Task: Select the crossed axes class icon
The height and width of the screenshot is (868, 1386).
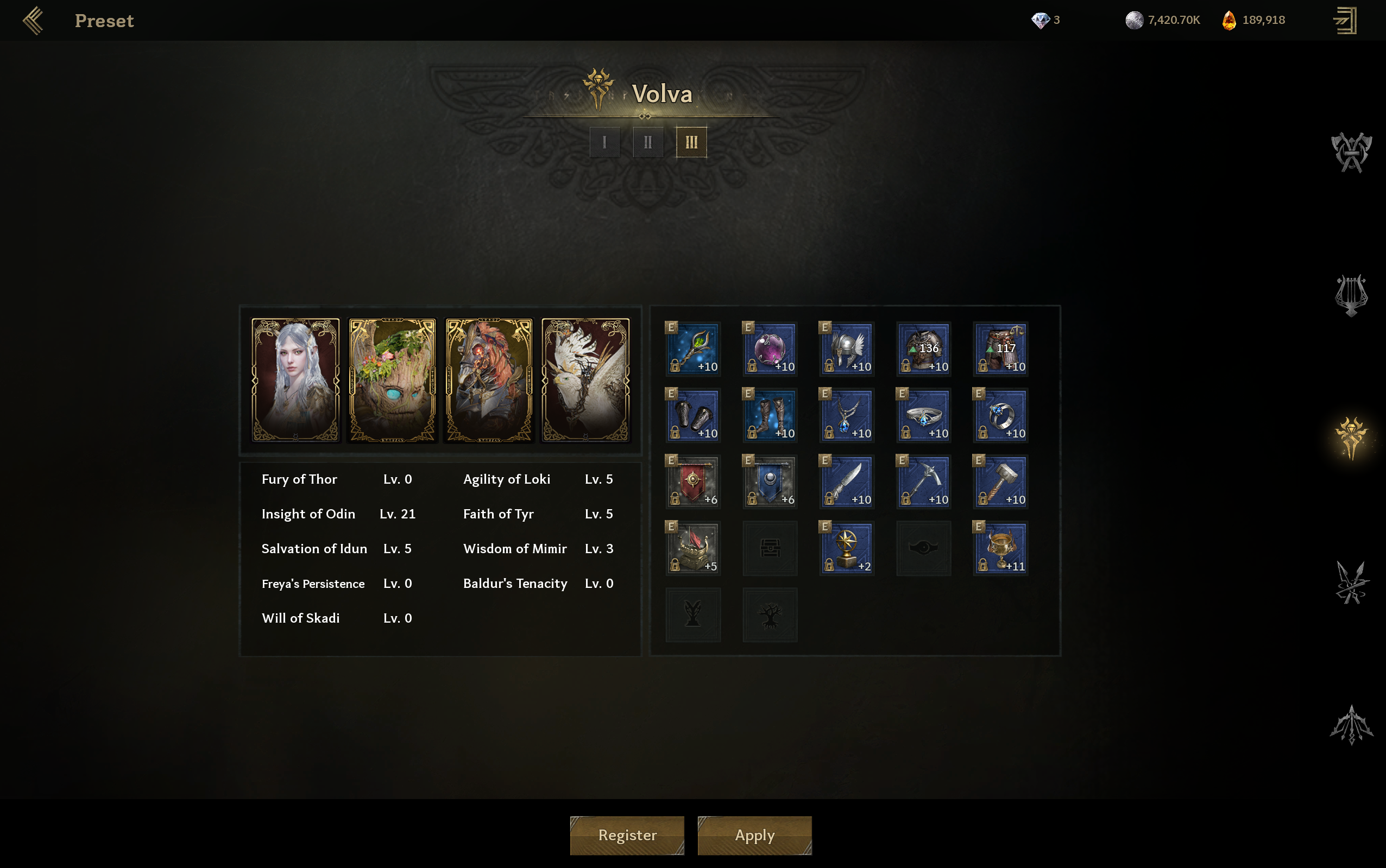Action: point(1351,152)
